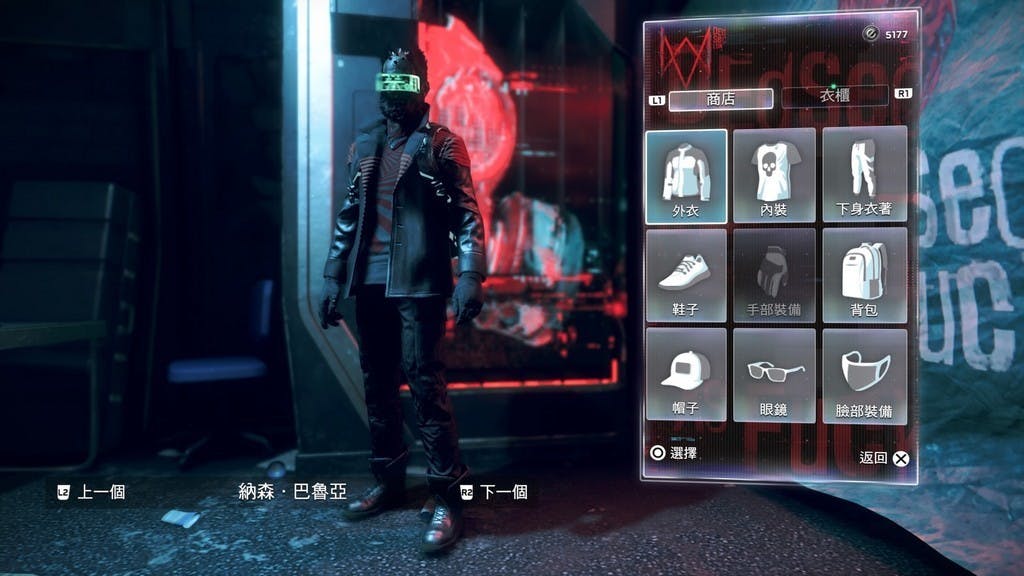
Task: Select the 眼鏡 glasses category
Action: pos(774,375)
